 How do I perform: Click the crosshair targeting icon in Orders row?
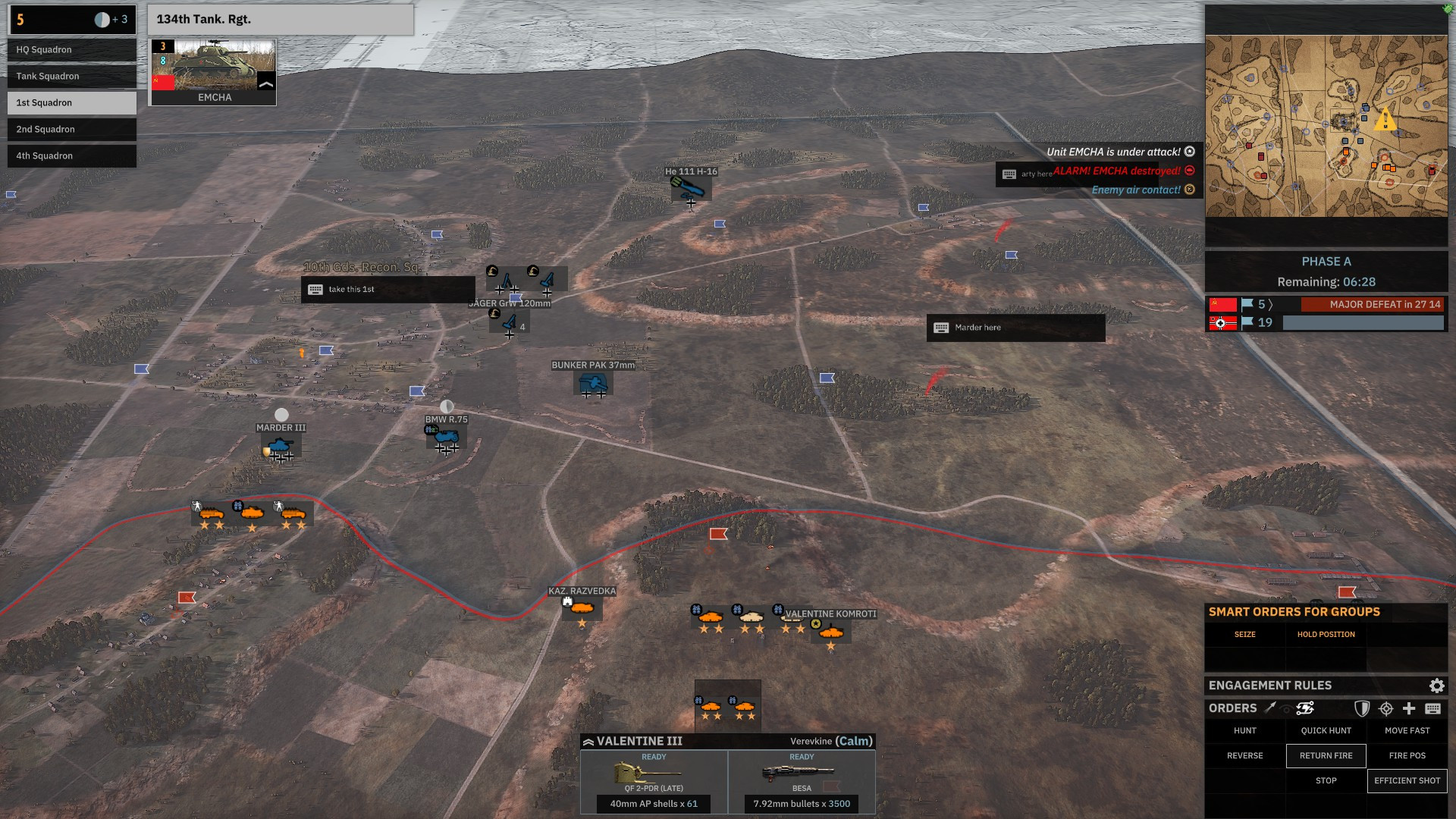1386,708
